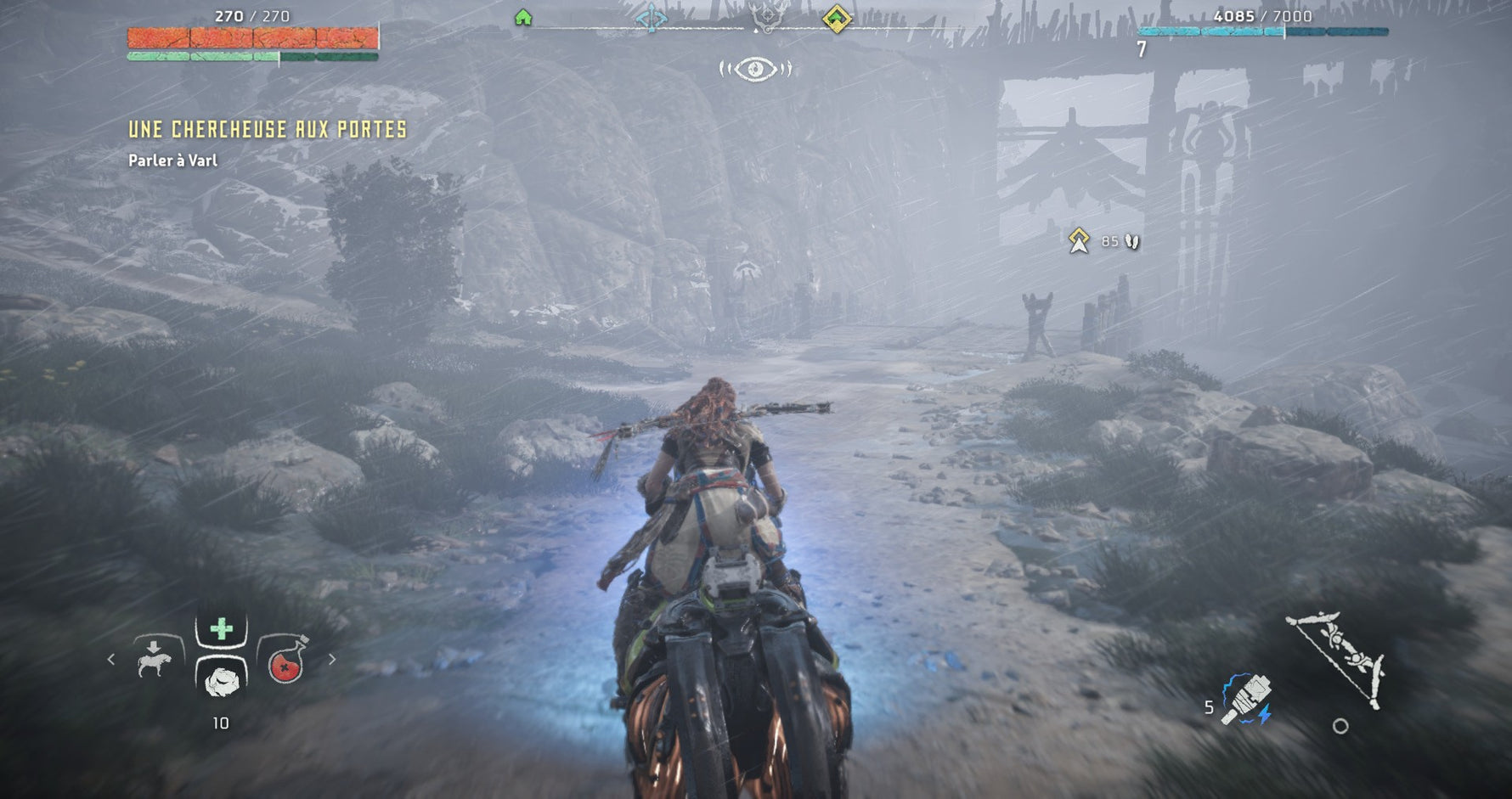This screenshot has width=1512, height=799.
Task: Select the equipped bow weapon icon
Action: click(1337, 658)
